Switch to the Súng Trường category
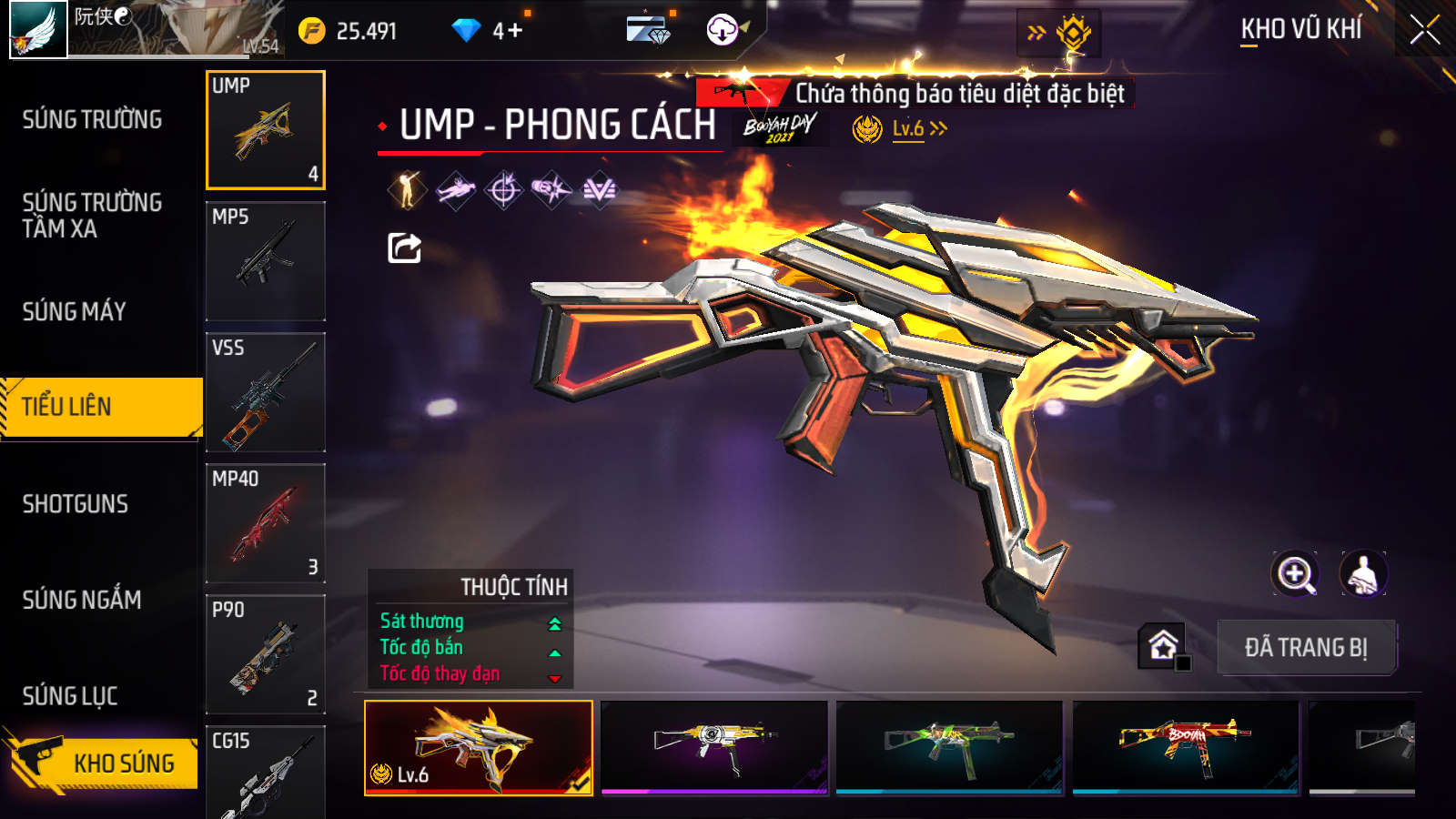Screen dimensions: 1456x819 click(x=92, y=119)
